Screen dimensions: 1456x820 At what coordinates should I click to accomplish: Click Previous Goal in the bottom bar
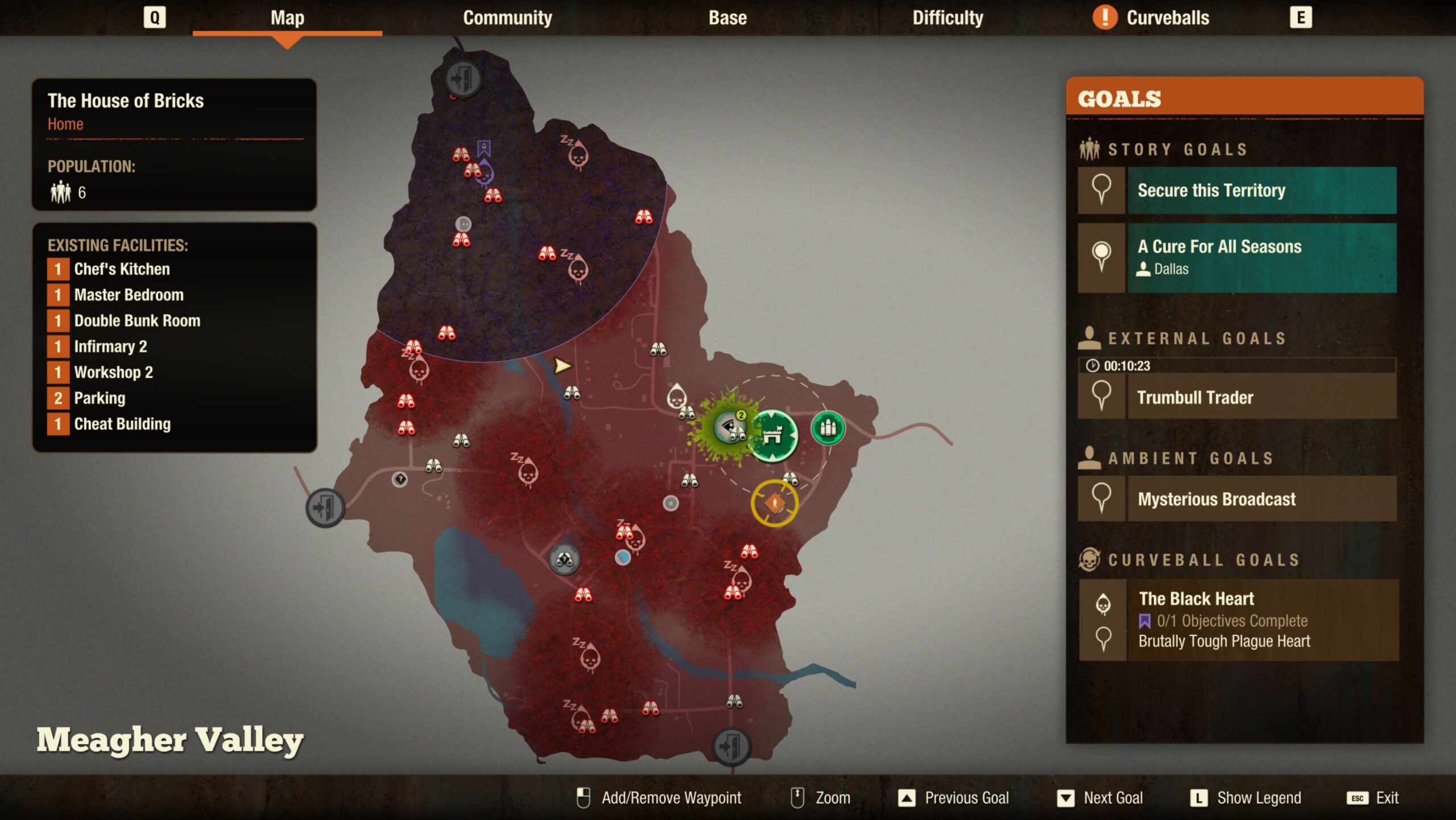click(954, 798)
